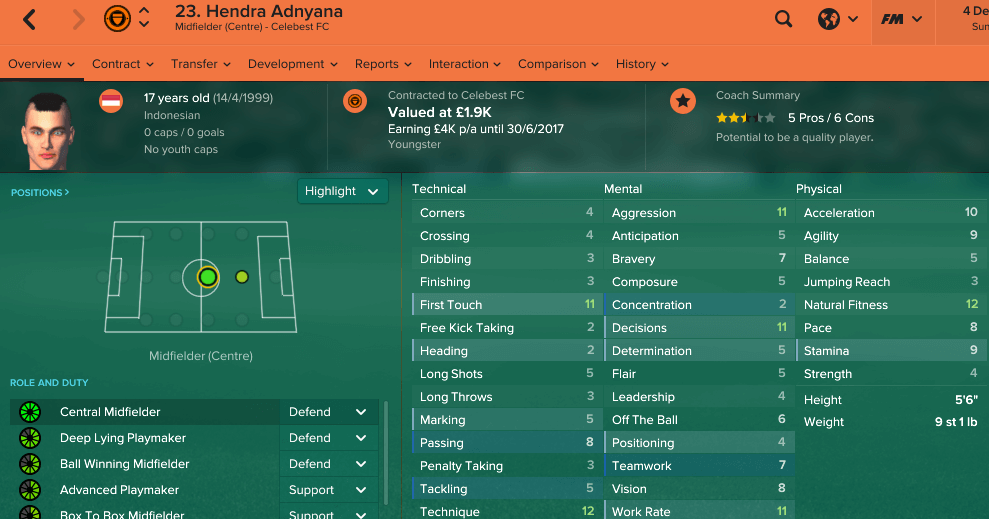The image size is (989, 519).
Task: Open the Development menu
Action: tap(292, 64)
